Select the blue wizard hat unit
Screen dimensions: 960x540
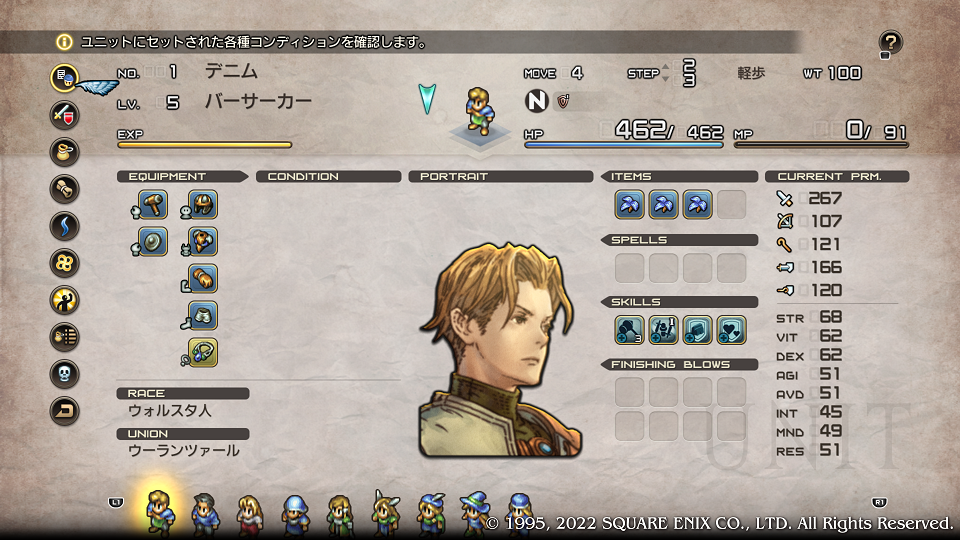click(x=473, y=512)
